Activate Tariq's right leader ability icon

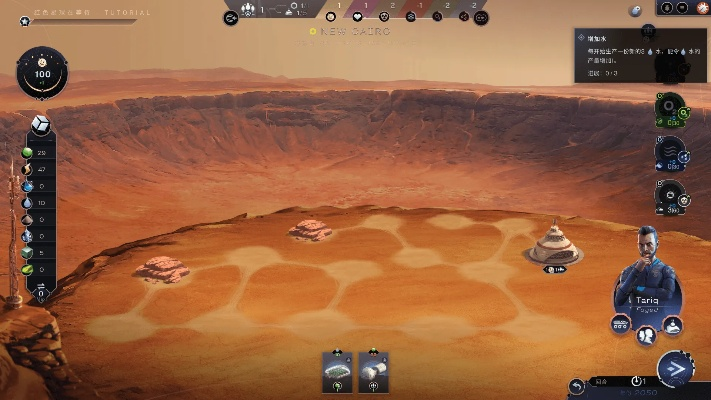[x=674, y=324]
